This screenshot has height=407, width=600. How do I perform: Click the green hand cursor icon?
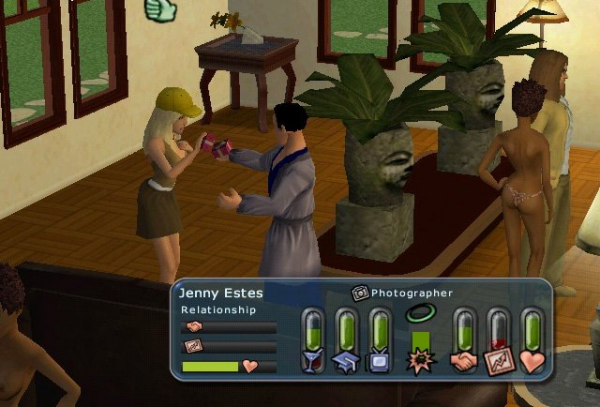coord(158,10)
